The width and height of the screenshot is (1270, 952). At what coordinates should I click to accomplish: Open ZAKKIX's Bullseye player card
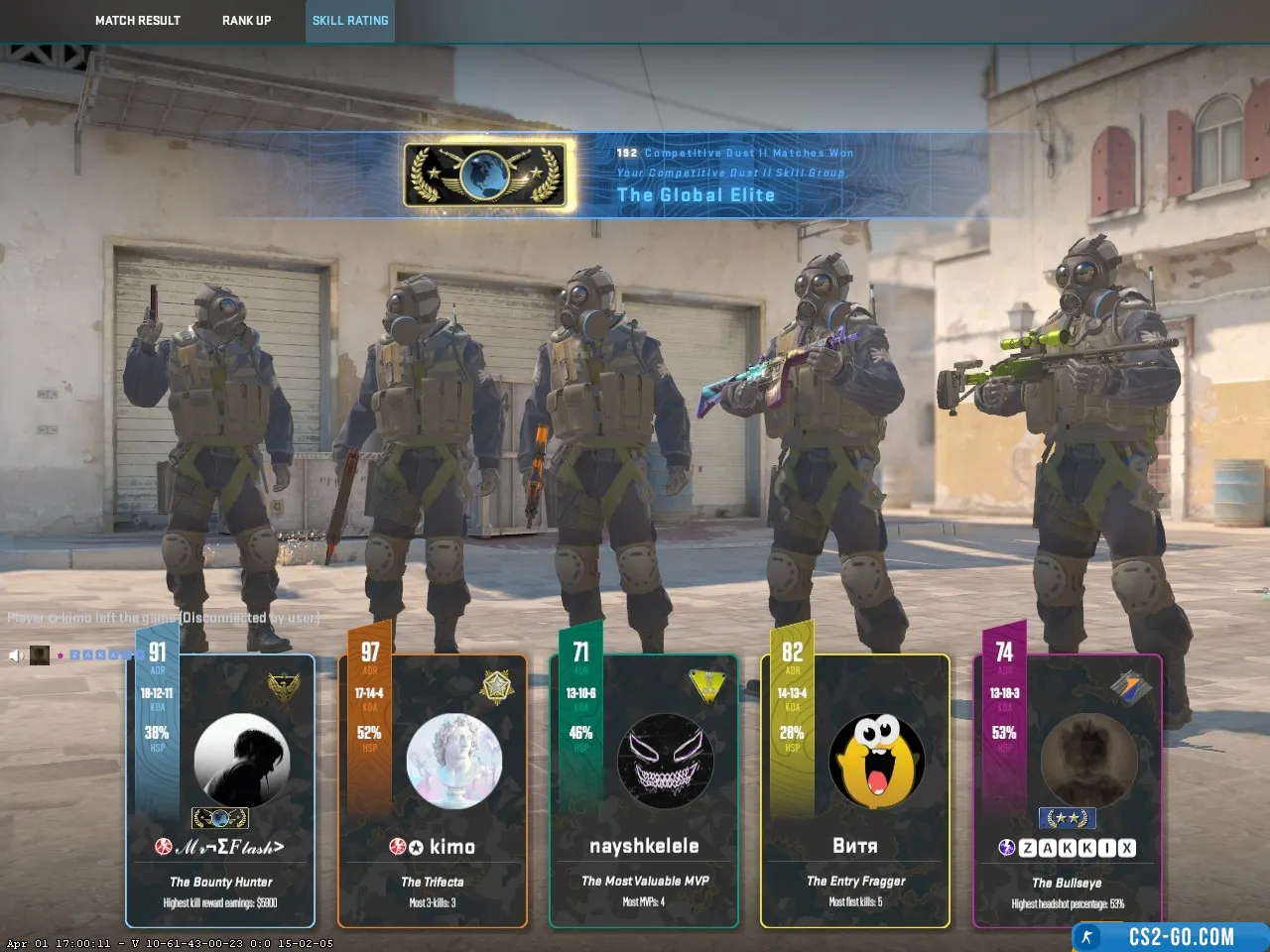pos(1067,793)
